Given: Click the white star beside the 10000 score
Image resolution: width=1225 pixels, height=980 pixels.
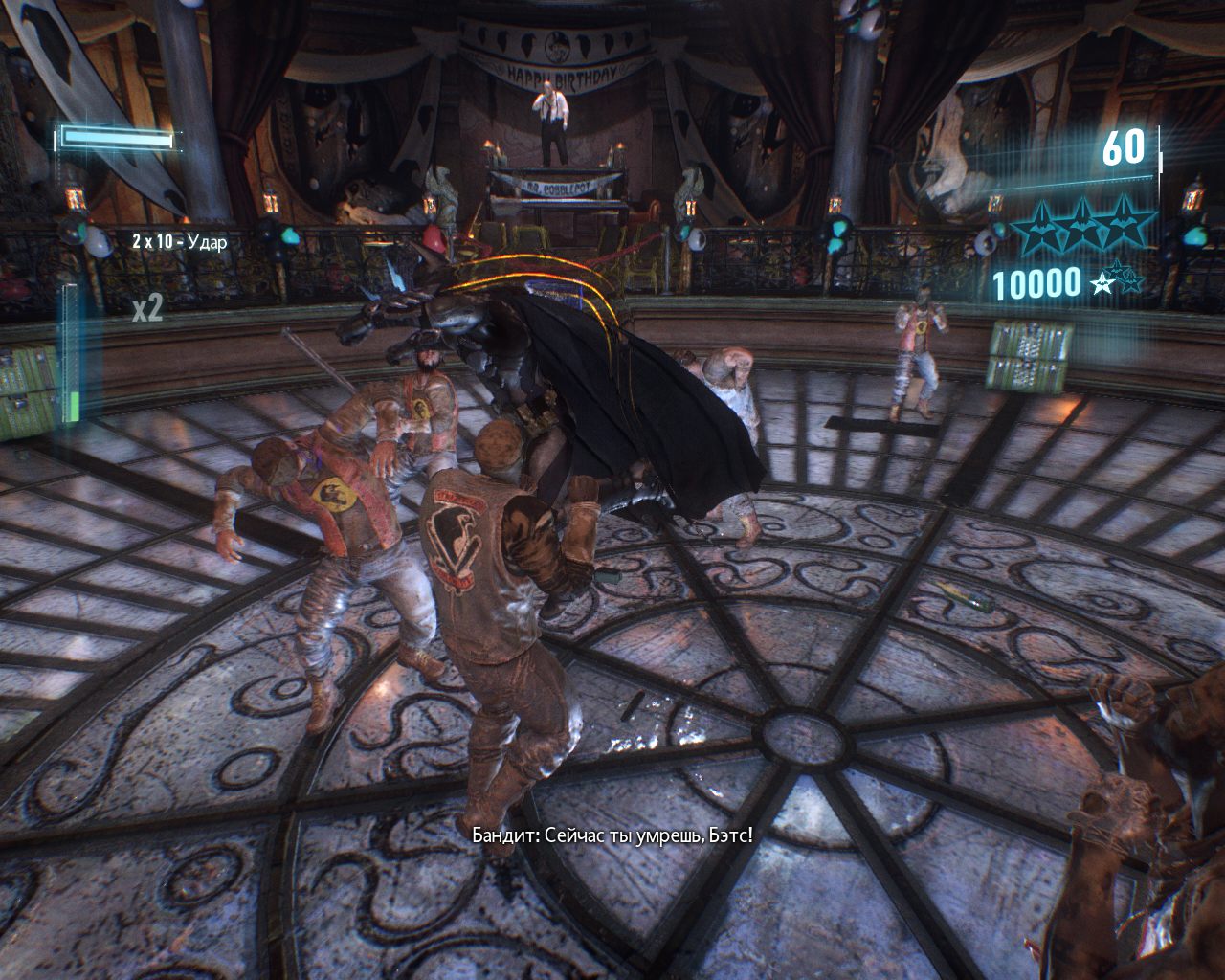Looking at the screenshot, I should [1102, 283].
